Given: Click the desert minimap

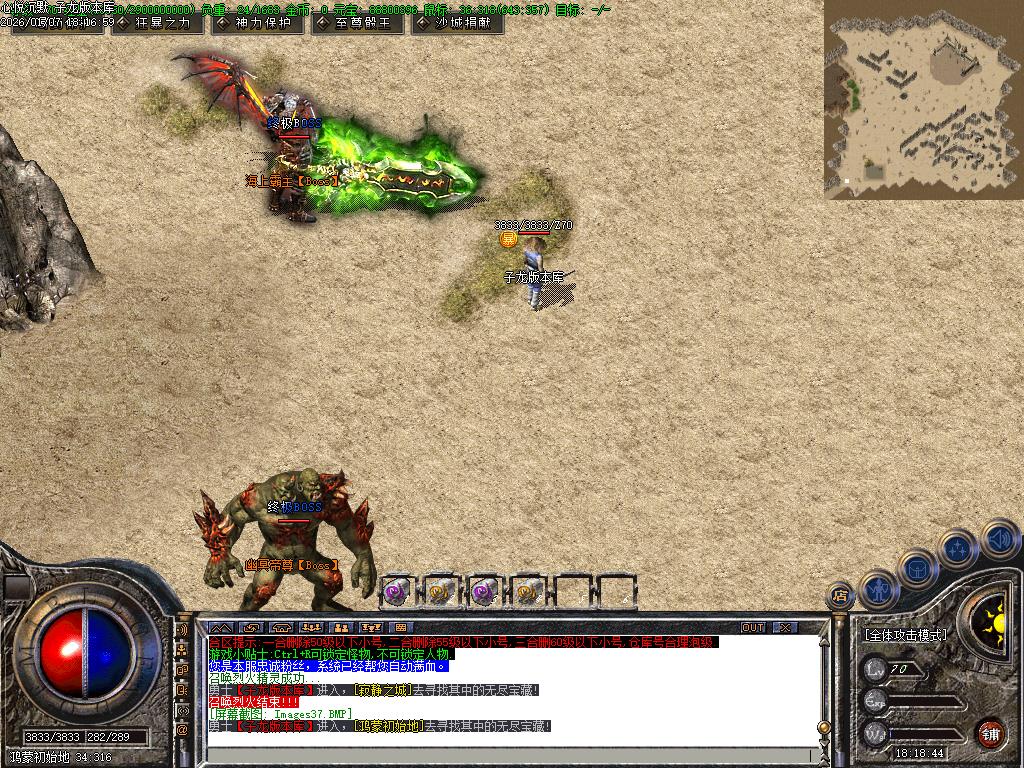Looking at the screenshot, I should click(x=923, y=99).
